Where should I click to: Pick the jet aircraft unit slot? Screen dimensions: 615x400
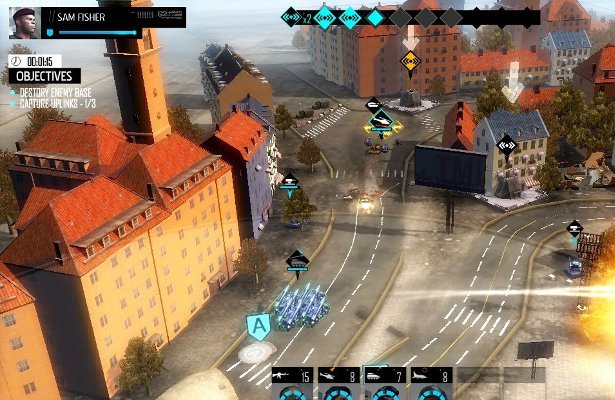[x=428, y=376]
